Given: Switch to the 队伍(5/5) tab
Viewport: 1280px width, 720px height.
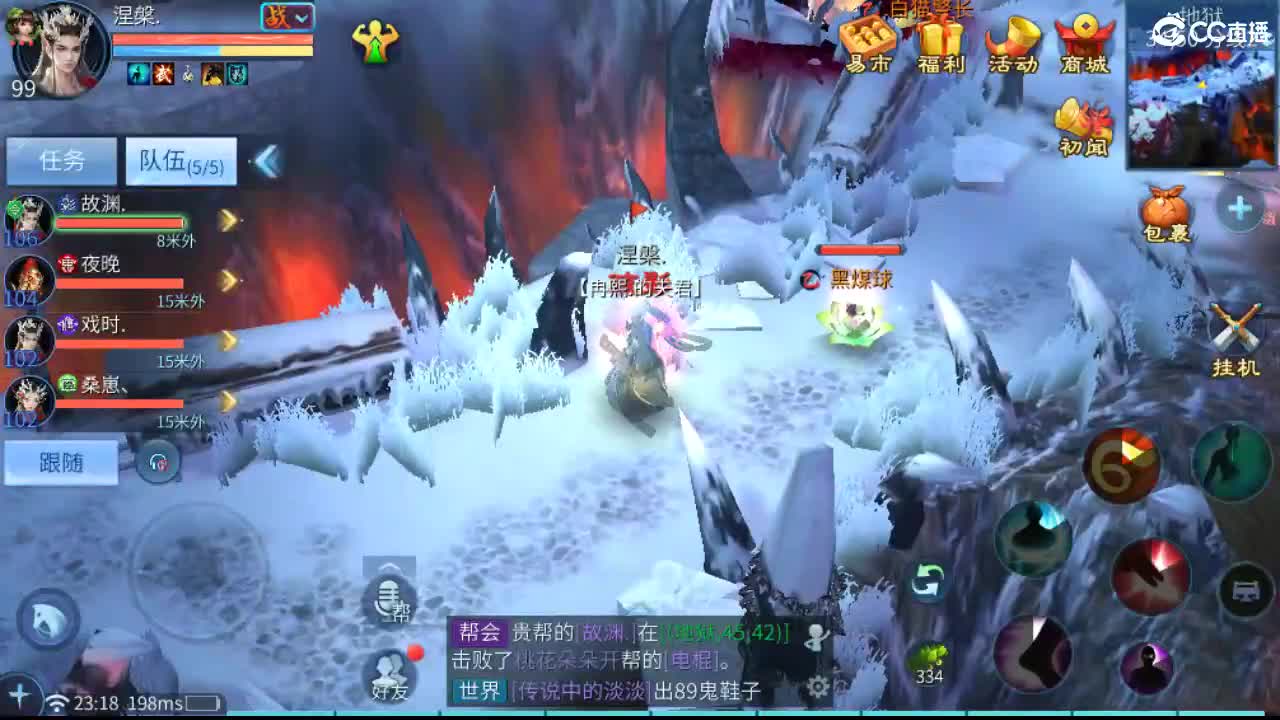Looking at the screenshot, I should click(180, 160).
